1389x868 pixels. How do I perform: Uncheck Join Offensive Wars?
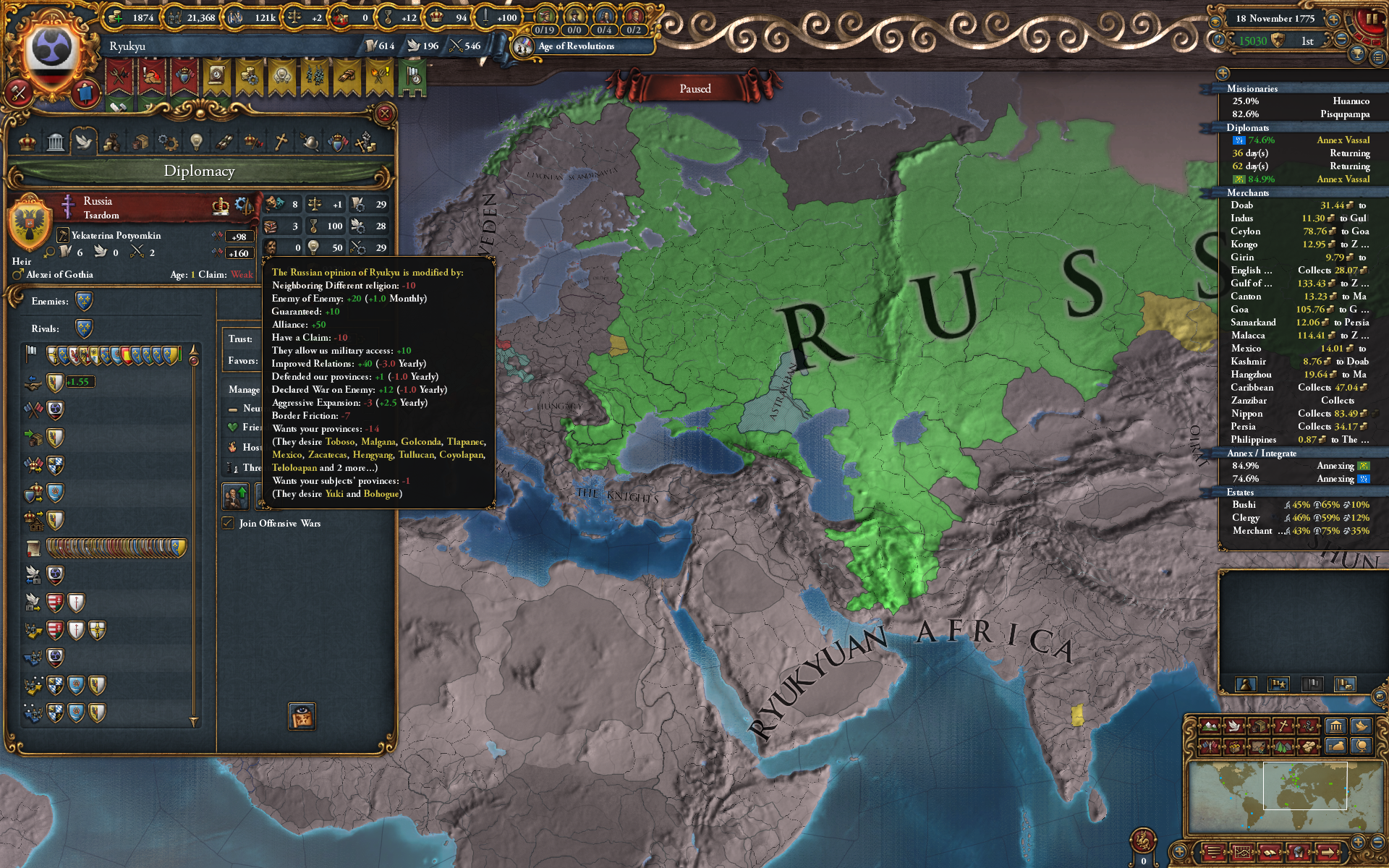(x=227, y=523)
